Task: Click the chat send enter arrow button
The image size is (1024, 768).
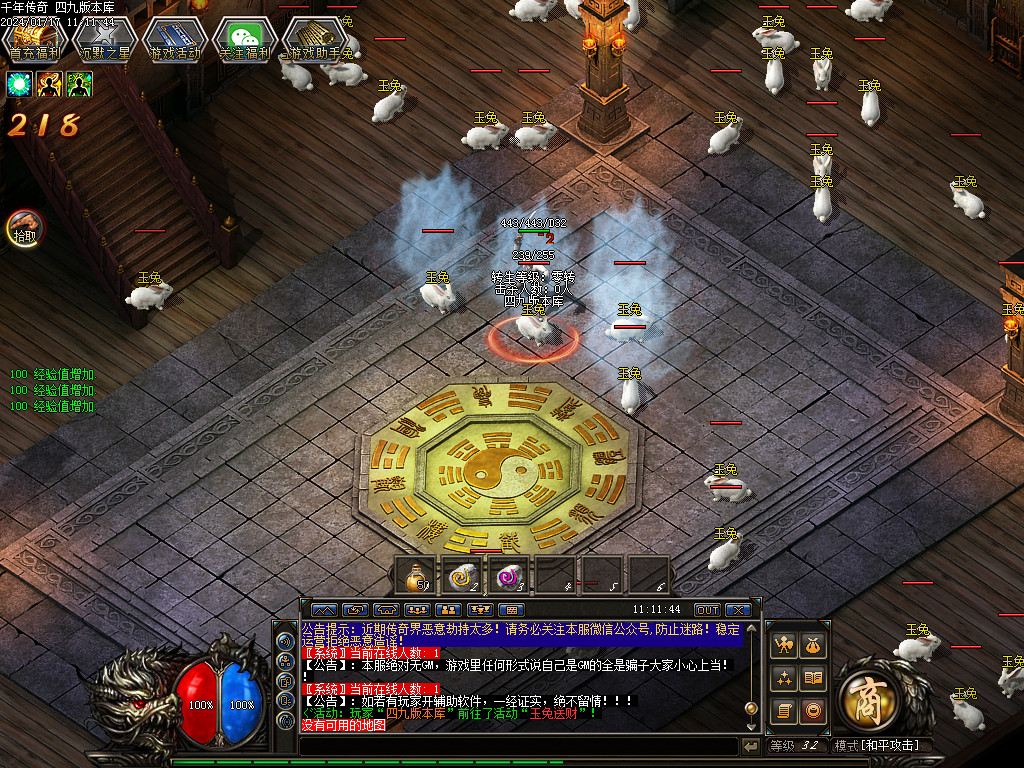Action: (x=750, y=746)
